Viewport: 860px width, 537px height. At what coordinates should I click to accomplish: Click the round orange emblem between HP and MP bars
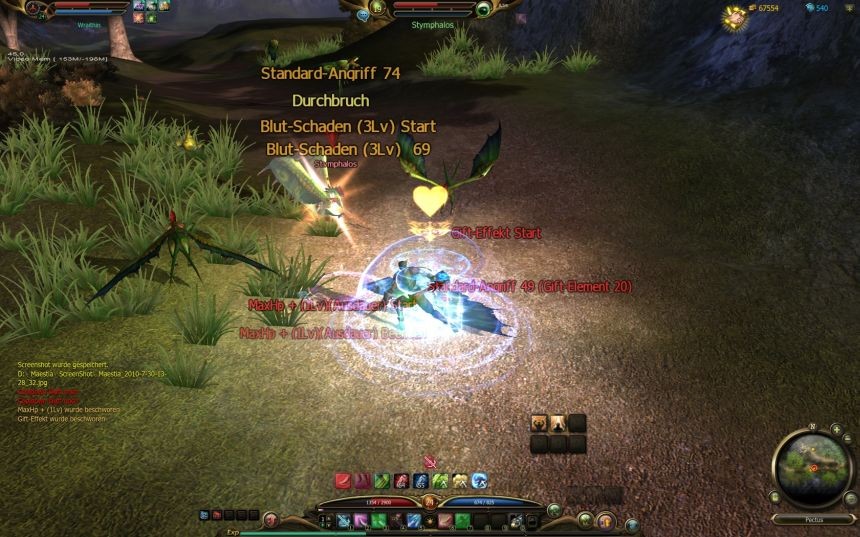429,501
